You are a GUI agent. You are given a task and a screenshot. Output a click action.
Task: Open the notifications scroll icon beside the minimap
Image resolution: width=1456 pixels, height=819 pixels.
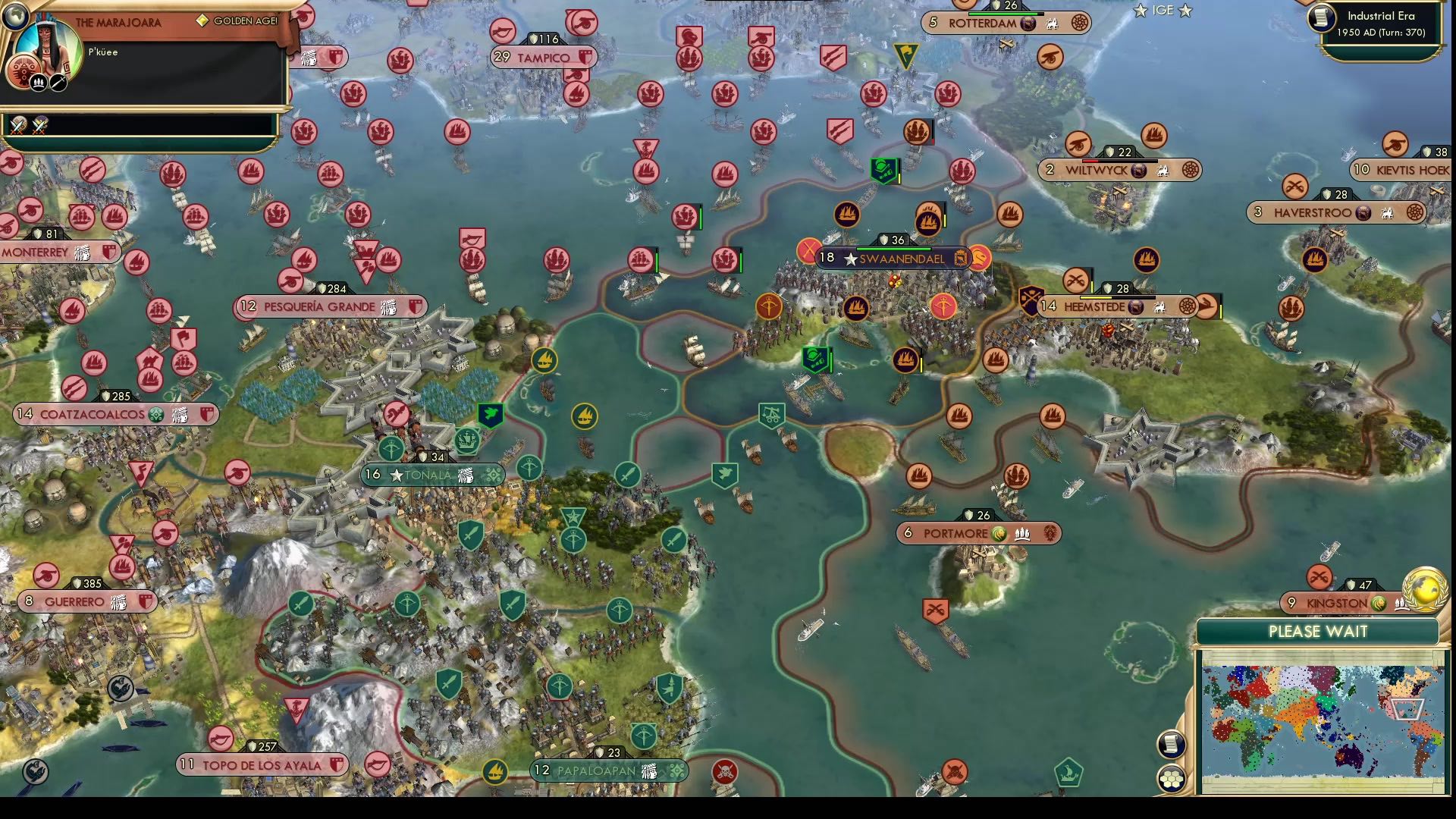[1170, 744]
